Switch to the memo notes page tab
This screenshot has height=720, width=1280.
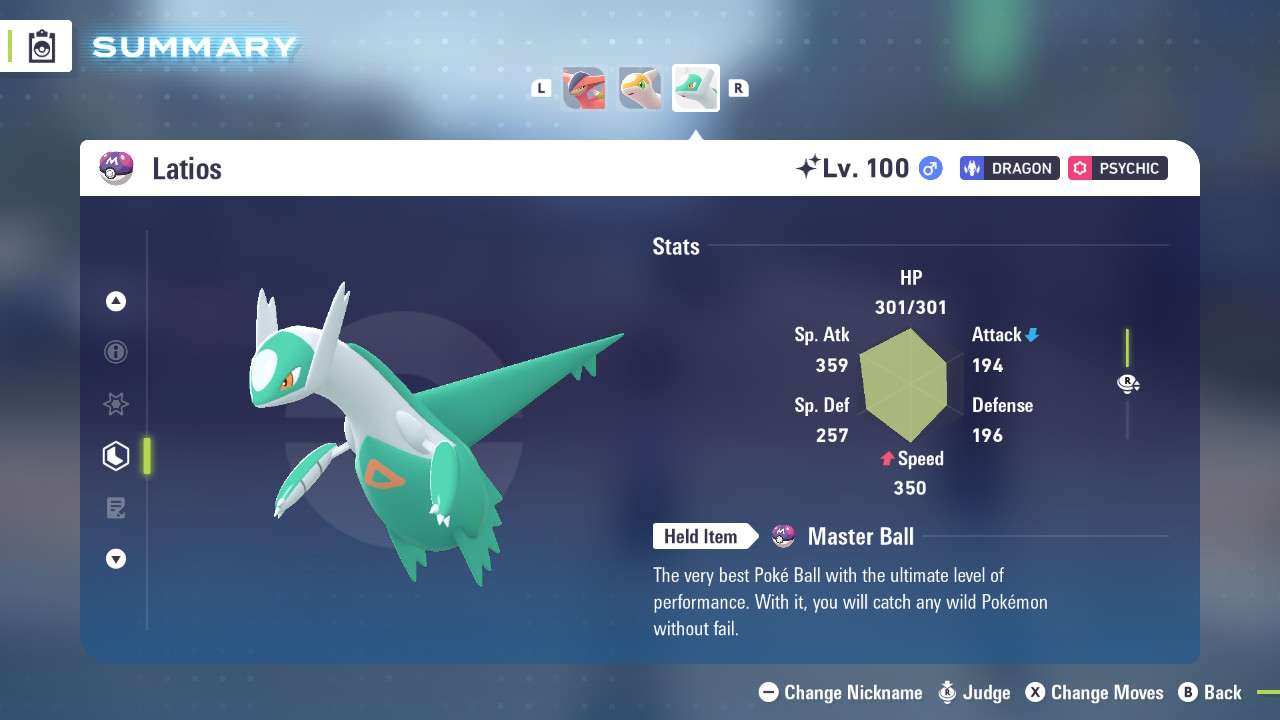[x=116, y=508]
